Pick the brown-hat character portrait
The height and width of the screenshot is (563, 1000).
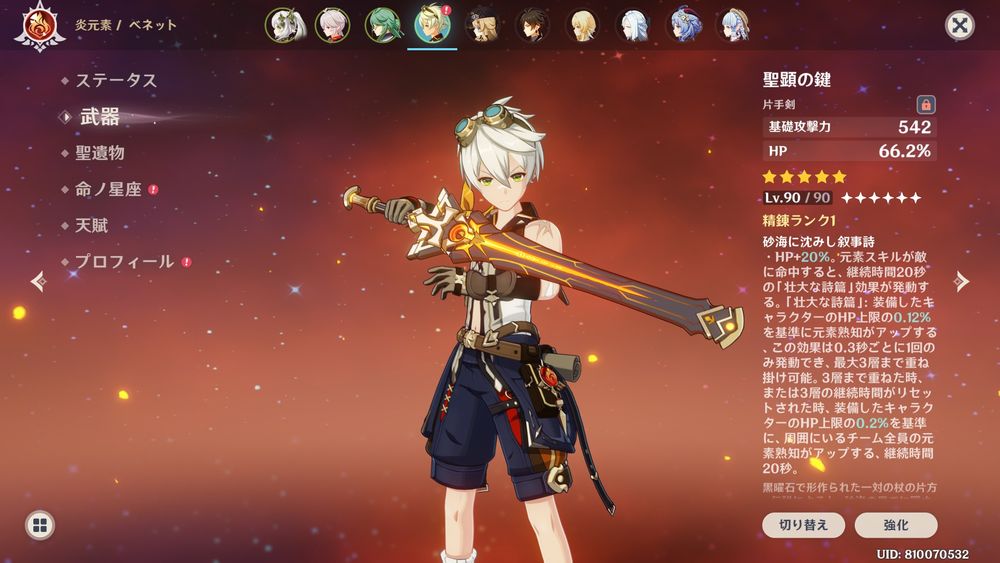(483, 25)
